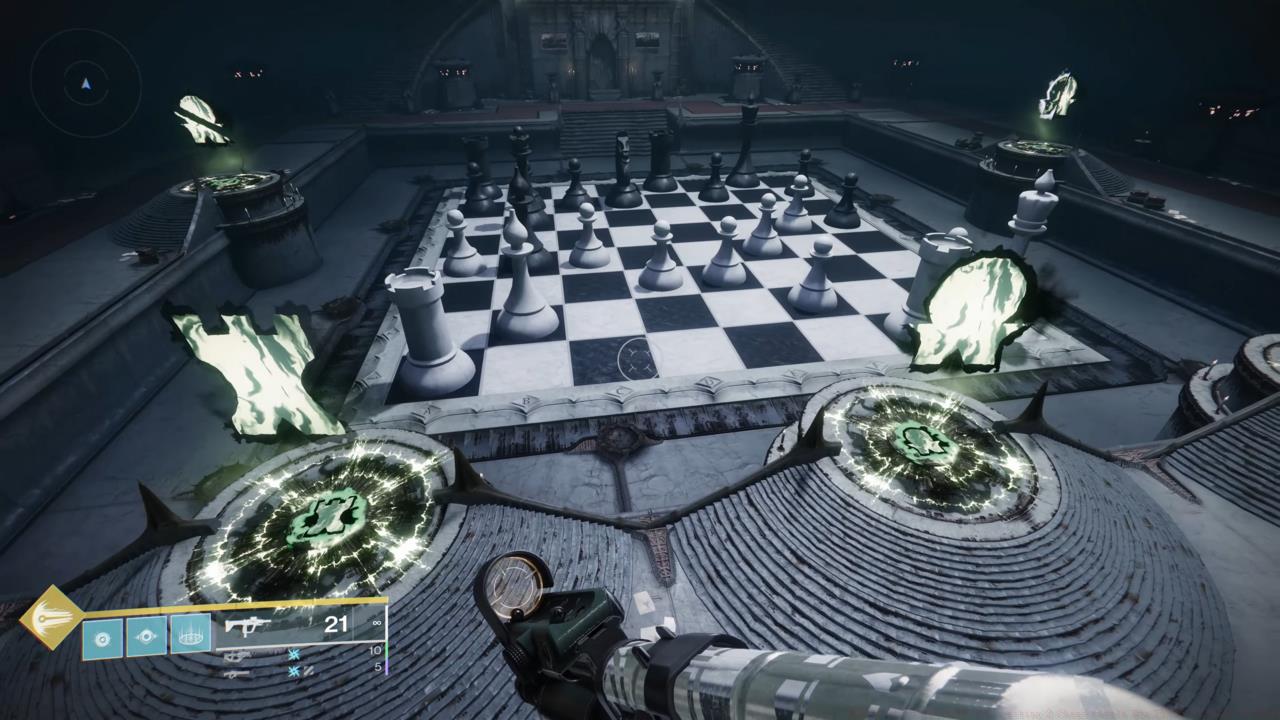1280x720 pixels.
Task: Click the eye-shaped melee ability icon
Action: [x=147, y=637]
